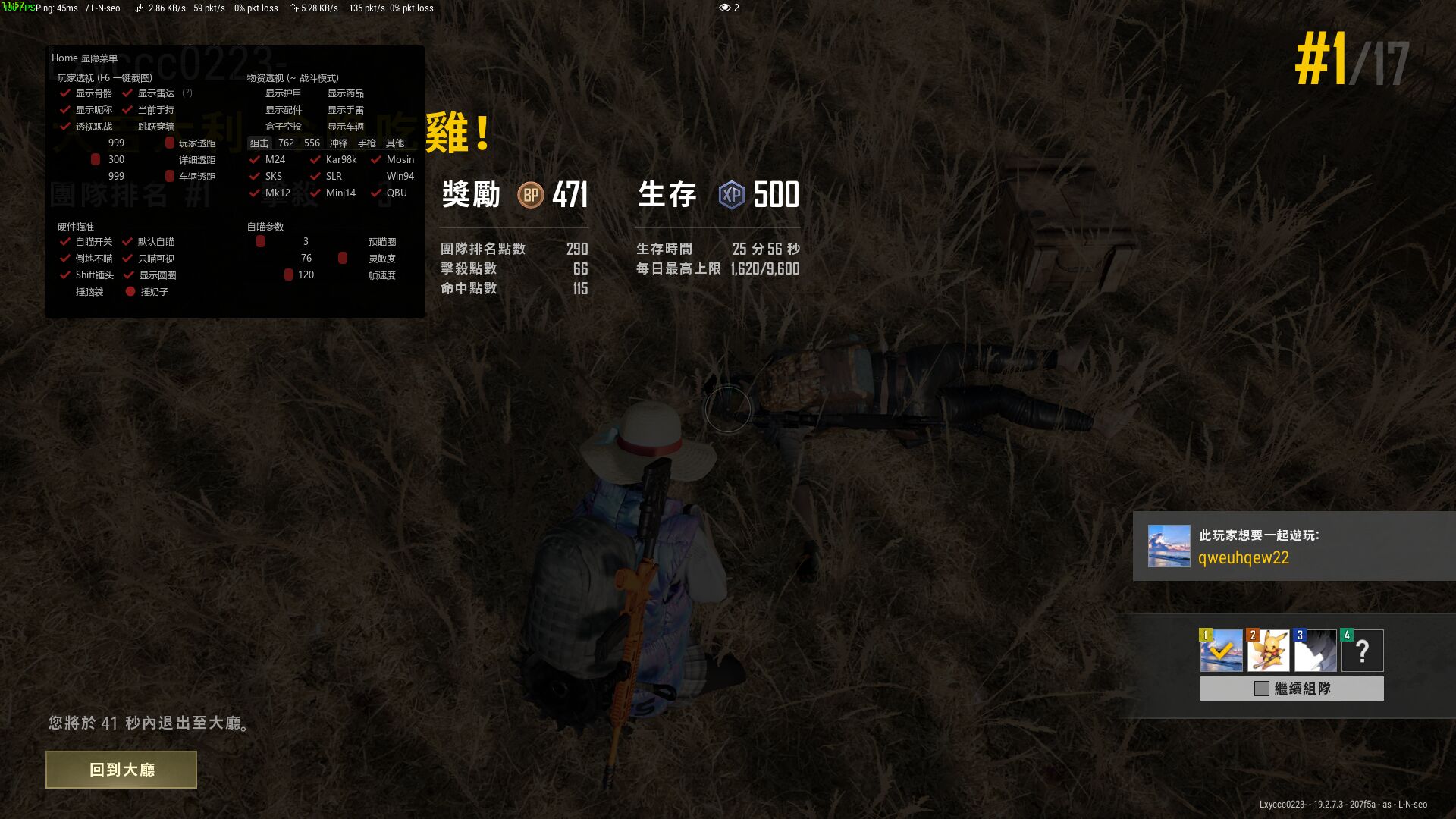This screenshot has width=1456, height=819.
Task: Uncheck the 显示骨骼 skeleton ESP checkbox
Action: point(64,93)
